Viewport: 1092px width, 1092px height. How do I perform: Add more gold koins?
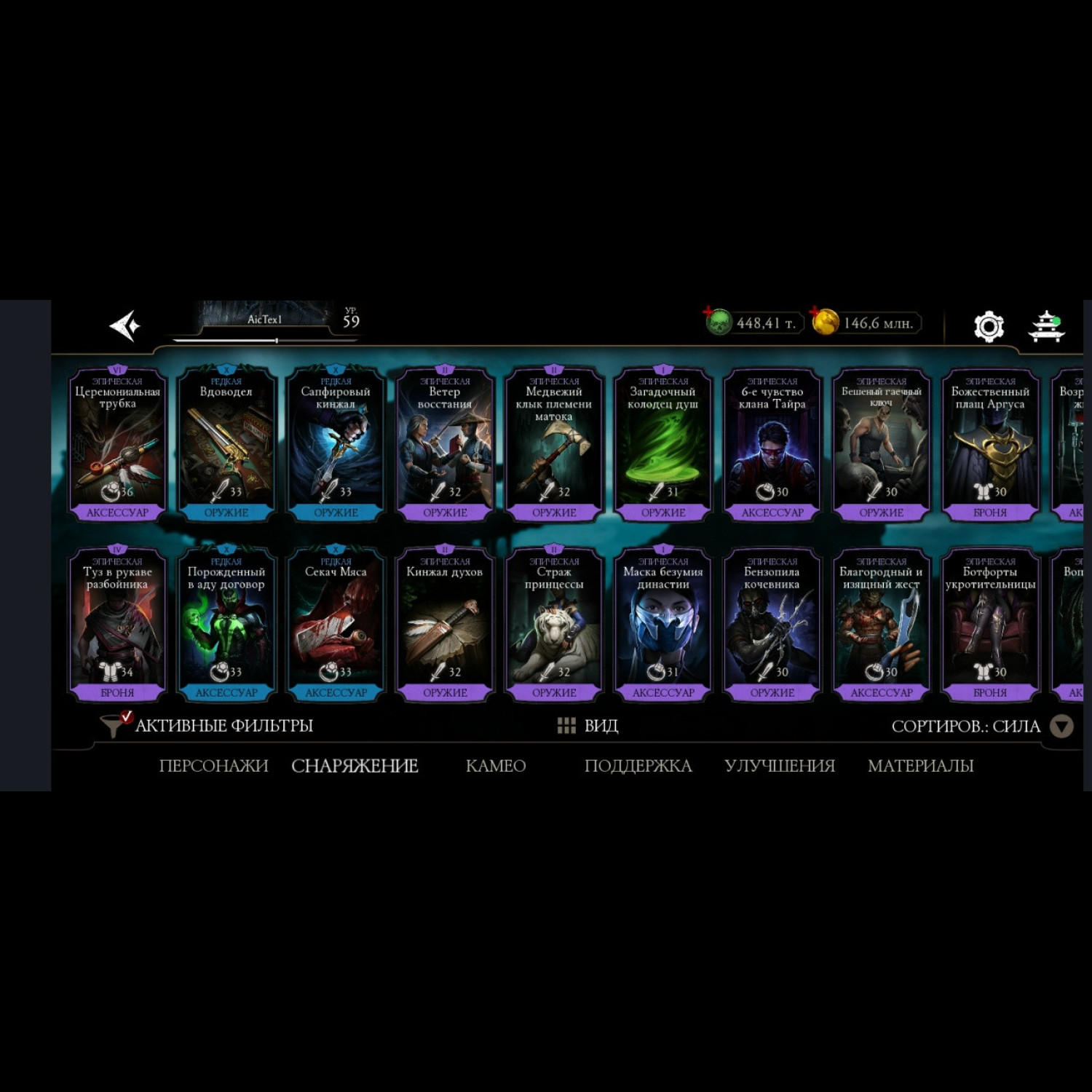pos(816,313)
